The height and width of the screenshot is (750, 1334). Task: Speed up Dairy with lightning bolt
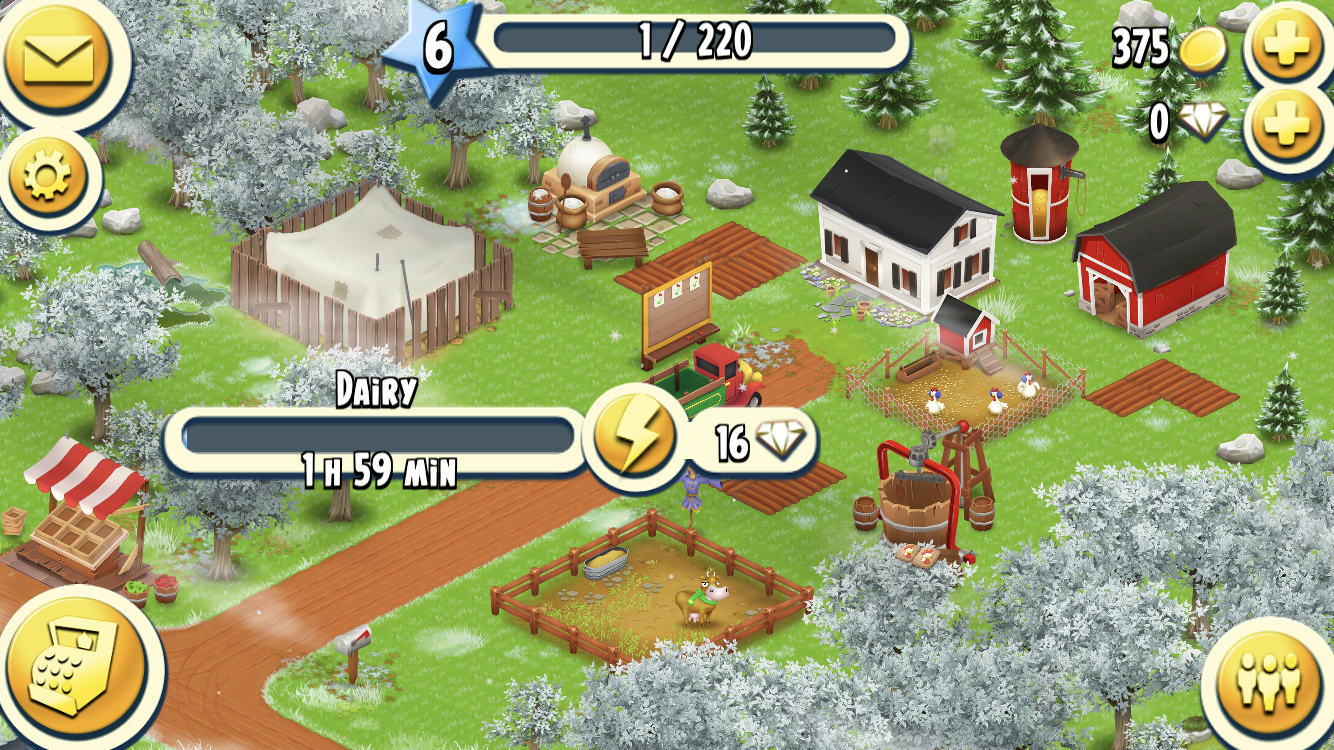click(x=625, y=439)
